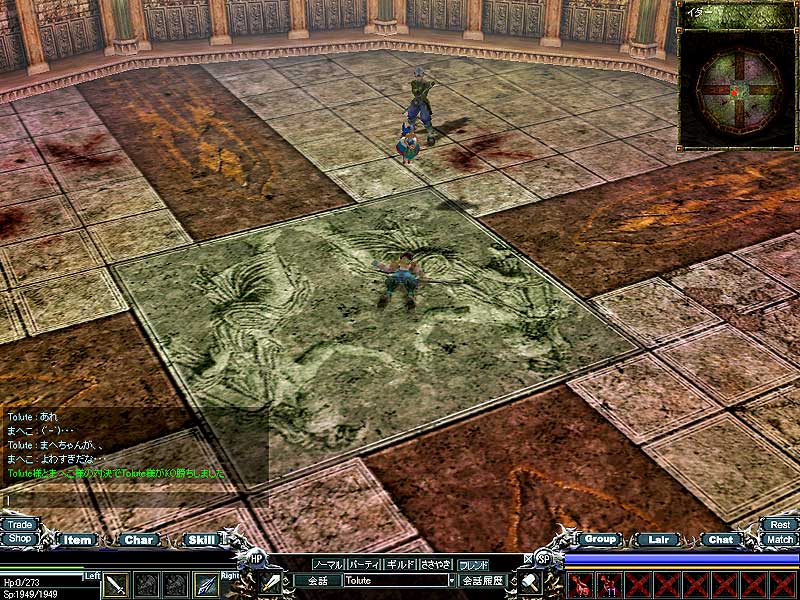
Task: Open the Trade window
Action: point(18,524)
